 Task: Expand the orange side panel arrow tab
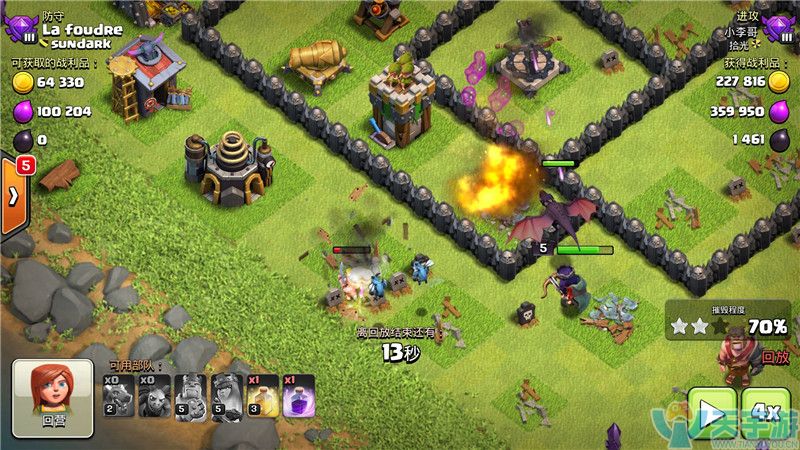point(14,195)
